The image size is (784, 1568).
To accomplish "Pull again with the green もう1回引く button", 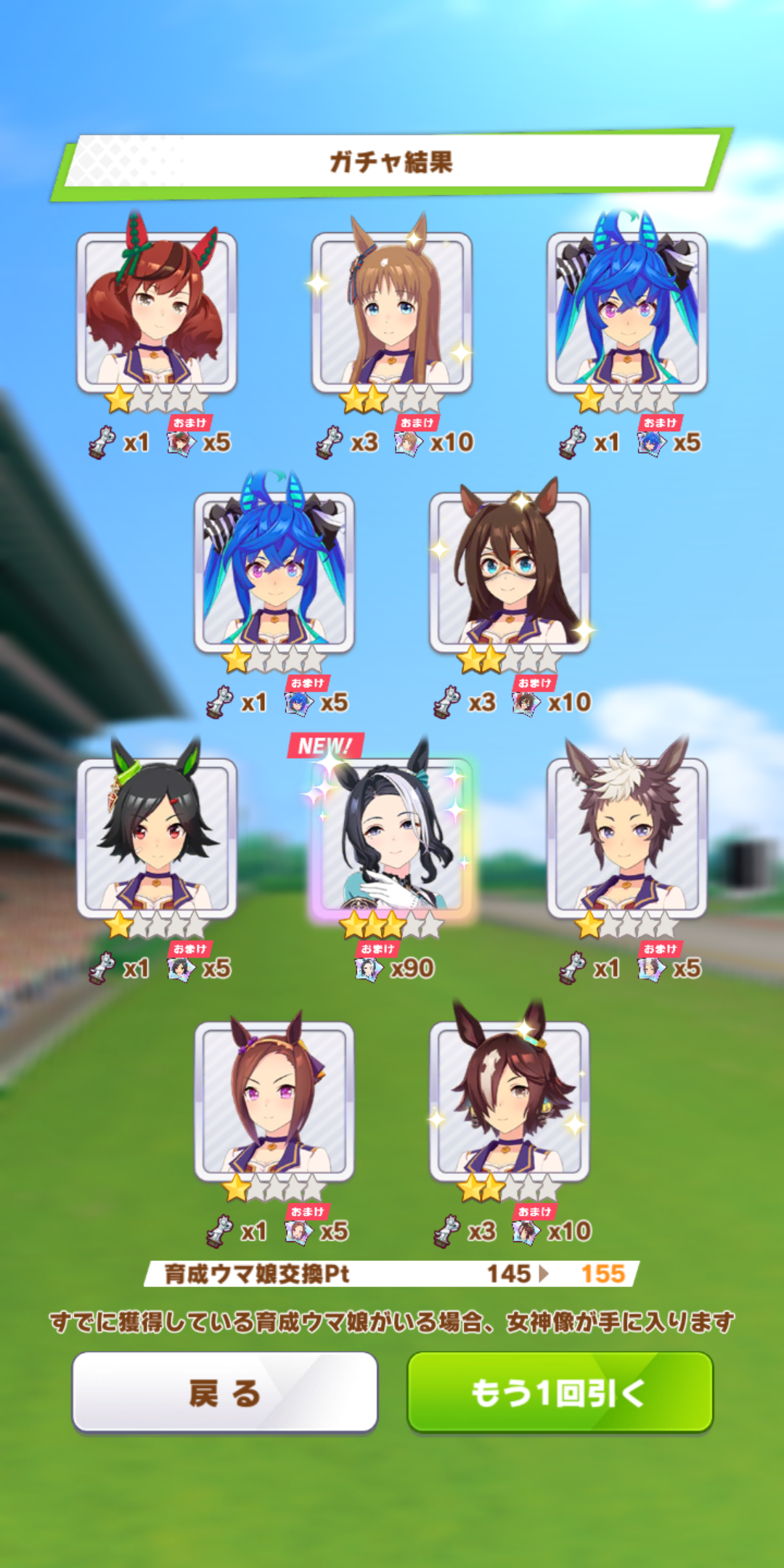I will click(560, 1392).
